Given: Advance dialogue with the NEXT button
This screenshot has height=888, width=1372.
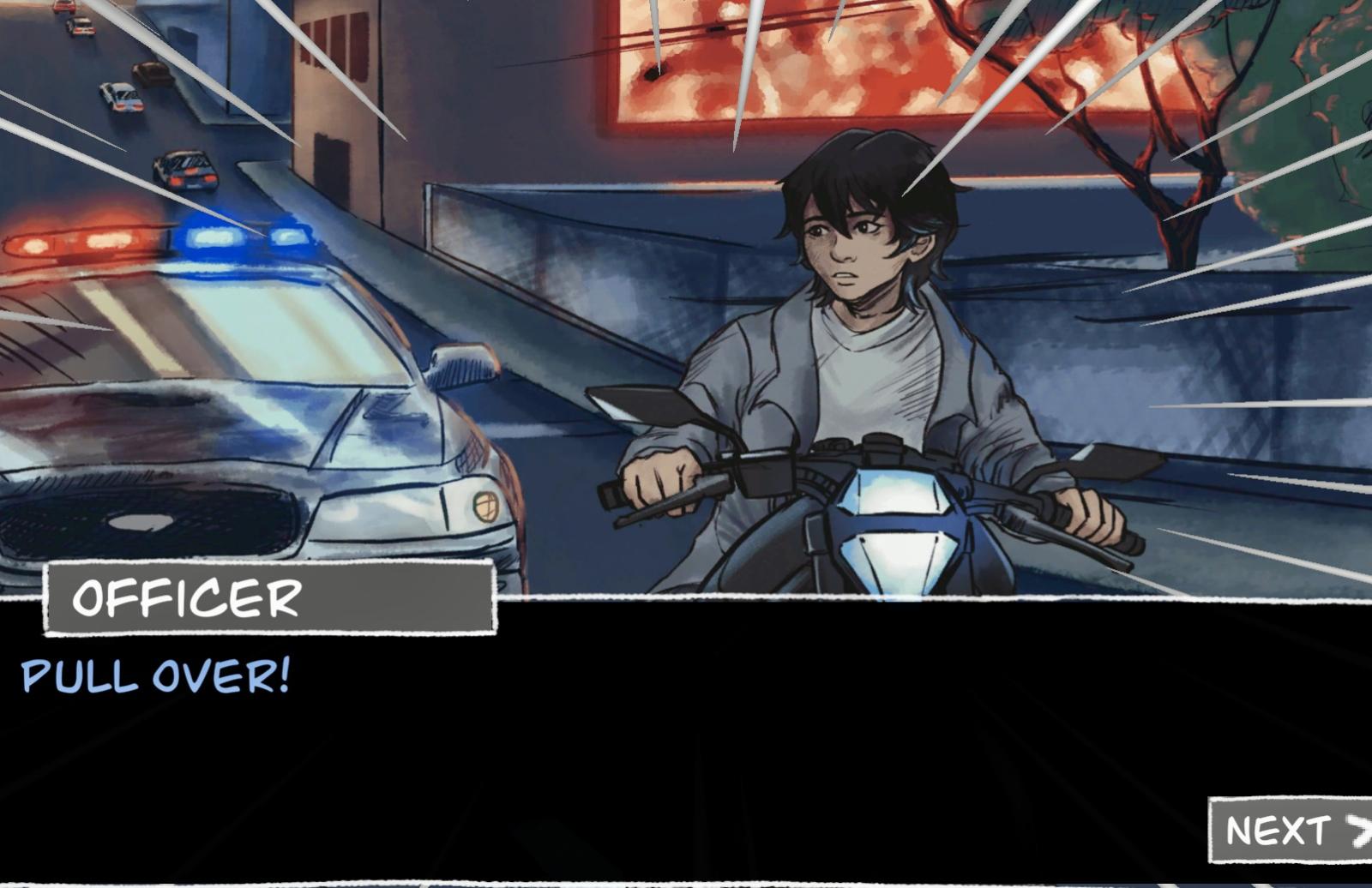Looking at the screenshot, I should click(x=1291, y=830).
